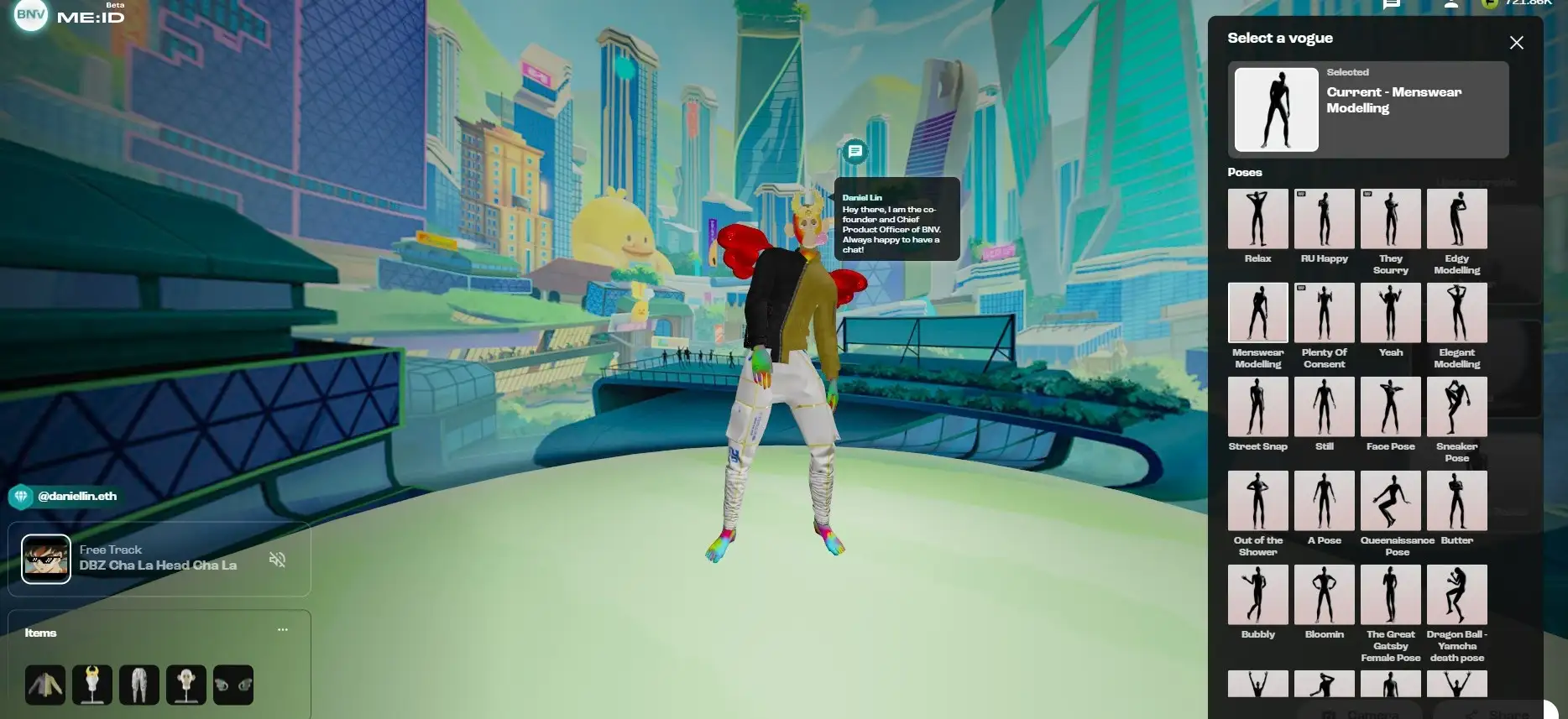This screenshot has height=719, width=1568.
Task: Select the jacket item slot
Action: [45, 685]
